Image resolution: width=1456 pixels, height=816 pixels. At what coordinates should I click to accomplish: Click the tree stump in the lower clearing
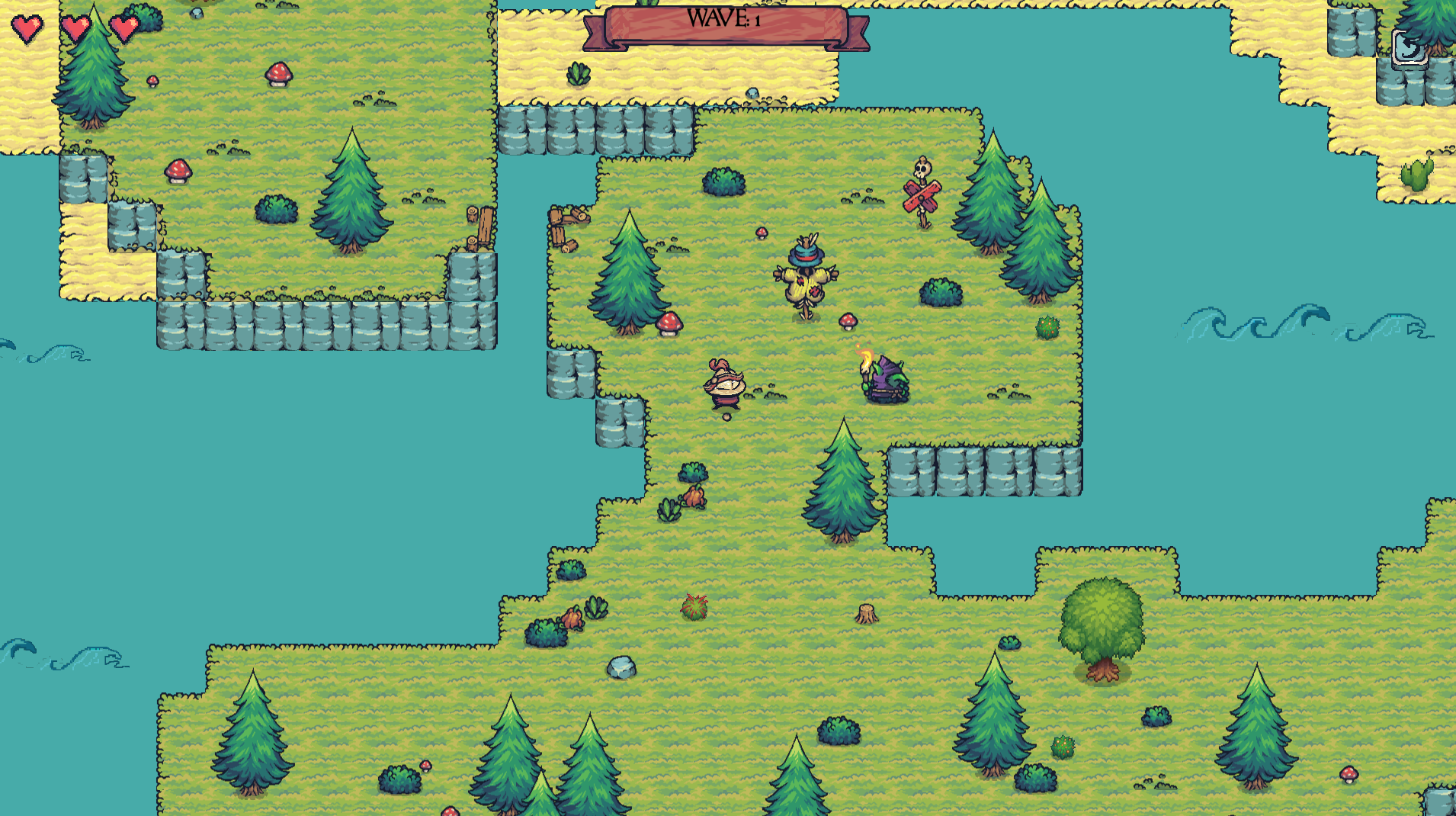[x=867, y=613]
